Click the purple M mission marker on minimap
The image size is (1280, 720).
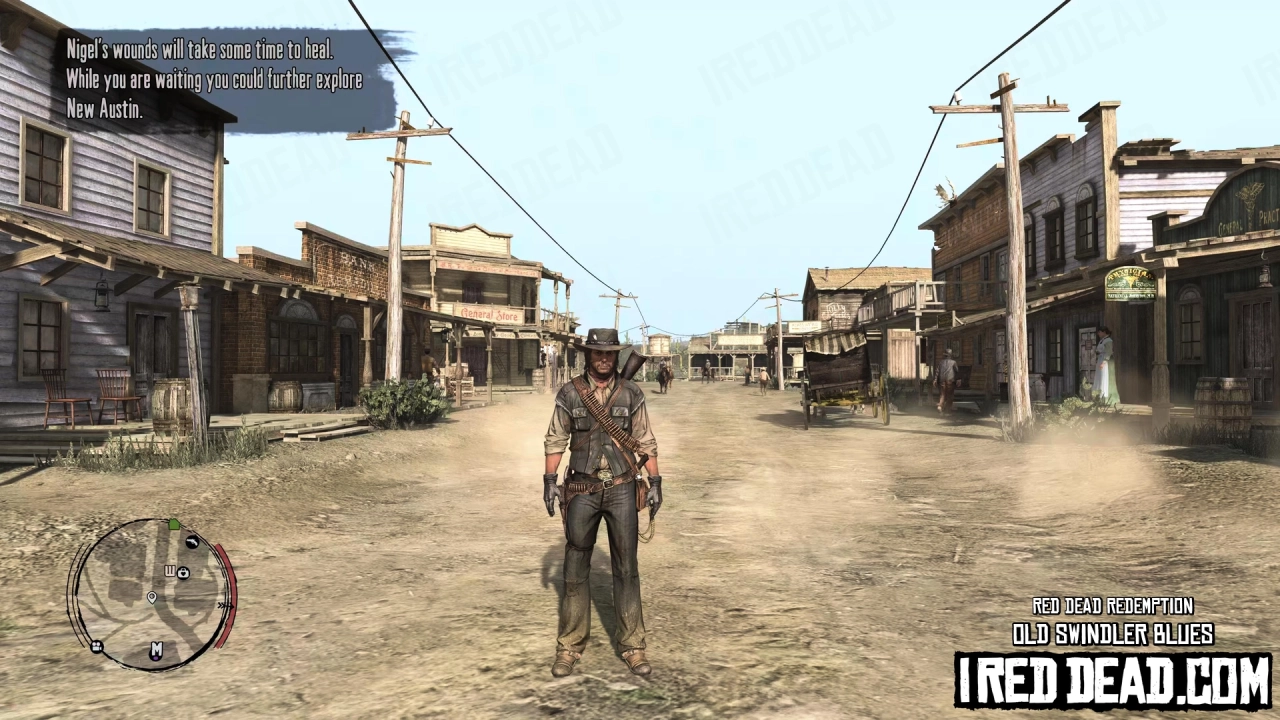157,649
